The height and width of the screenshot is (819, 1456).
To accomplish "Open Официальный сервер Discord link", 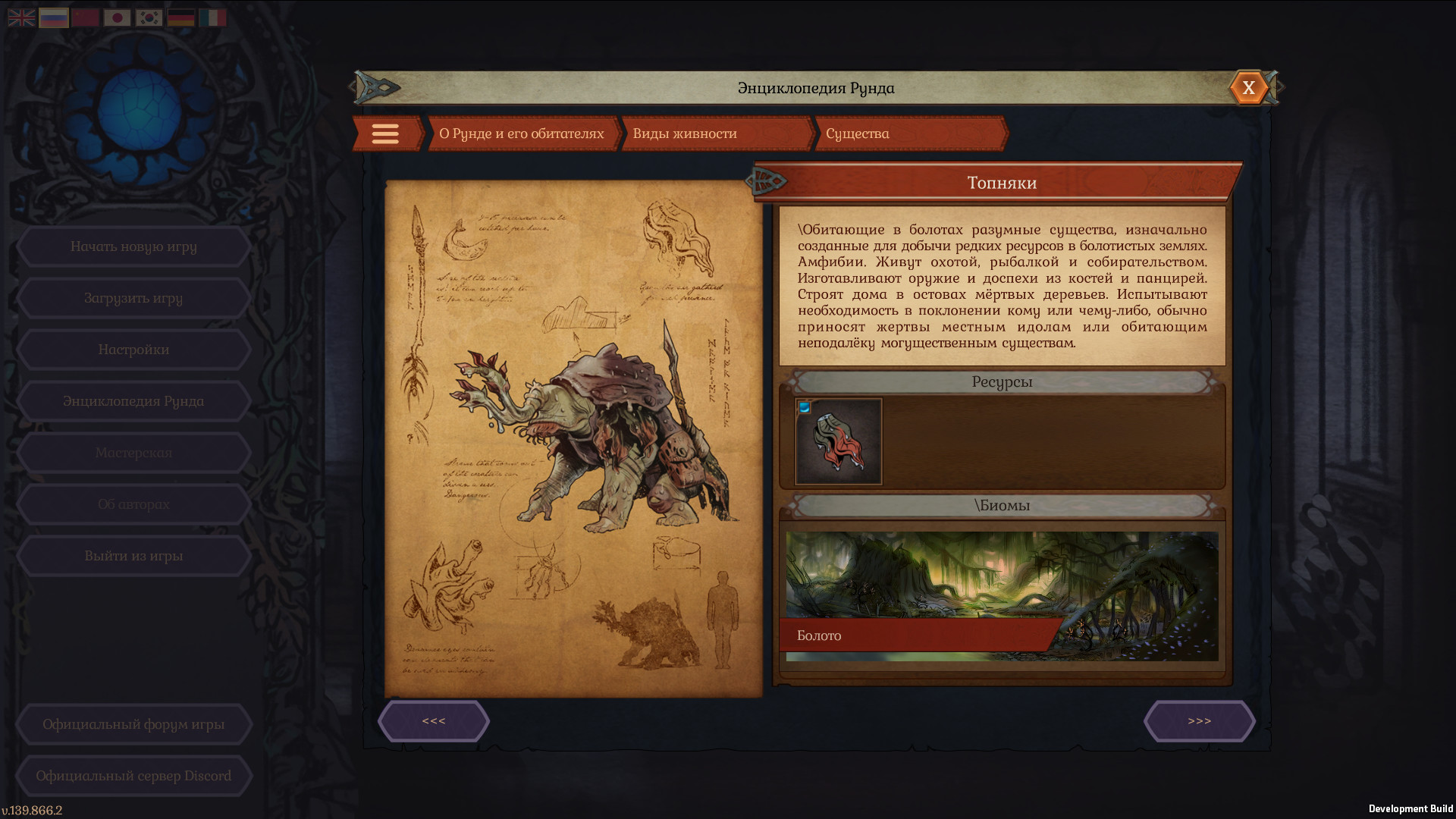I will [x=133, y=776].
